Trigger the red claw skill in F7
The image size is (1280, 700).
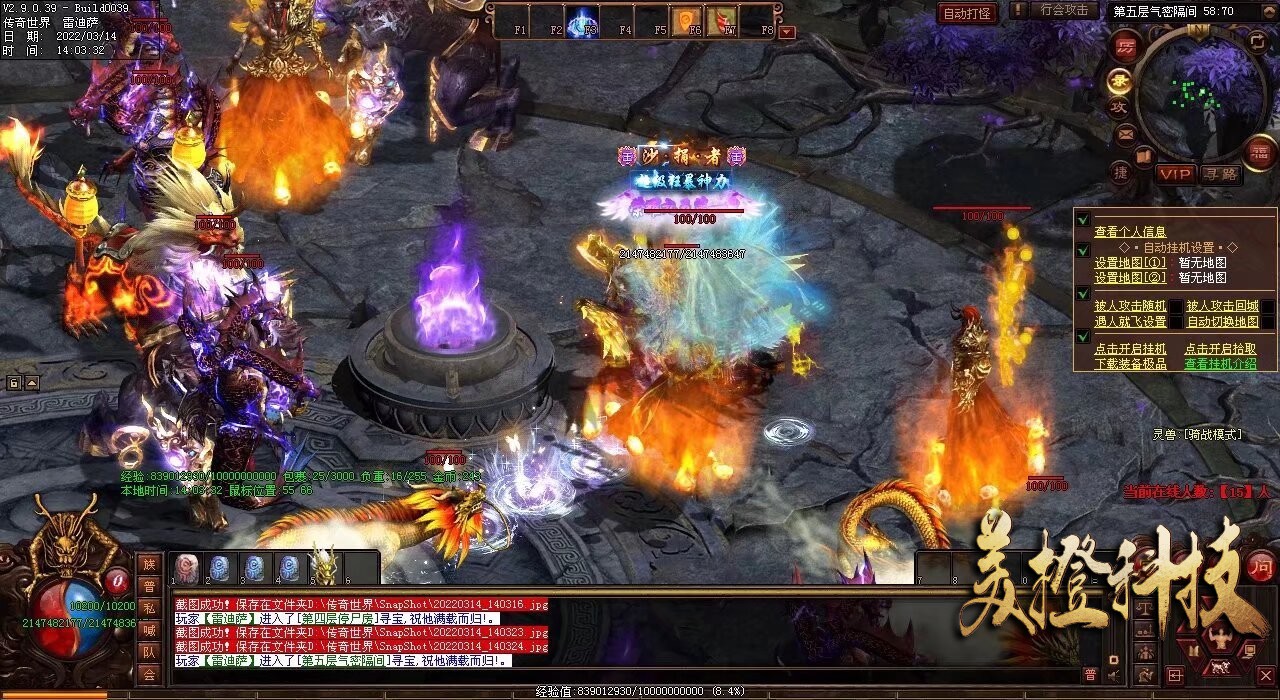tap(721, 21)
